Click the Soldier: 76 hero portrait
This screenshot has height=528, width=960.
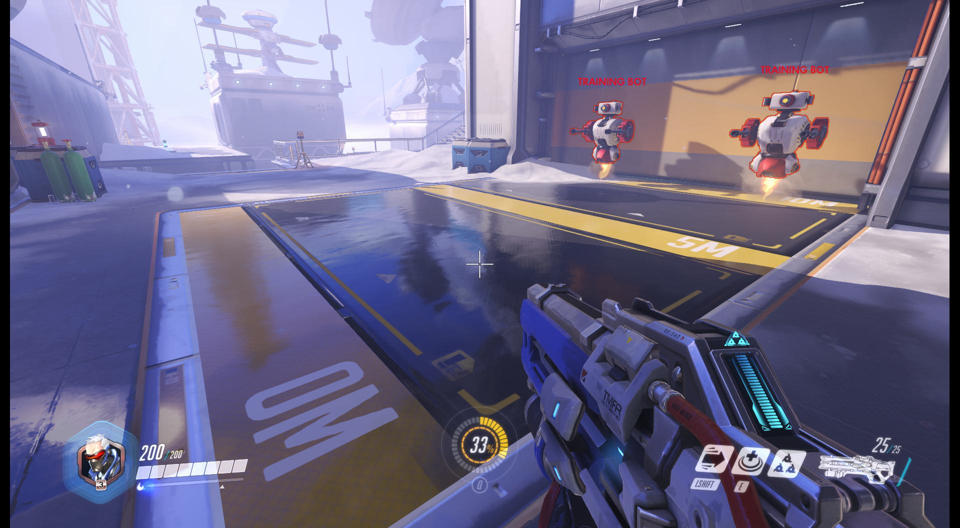coord(99,461)
